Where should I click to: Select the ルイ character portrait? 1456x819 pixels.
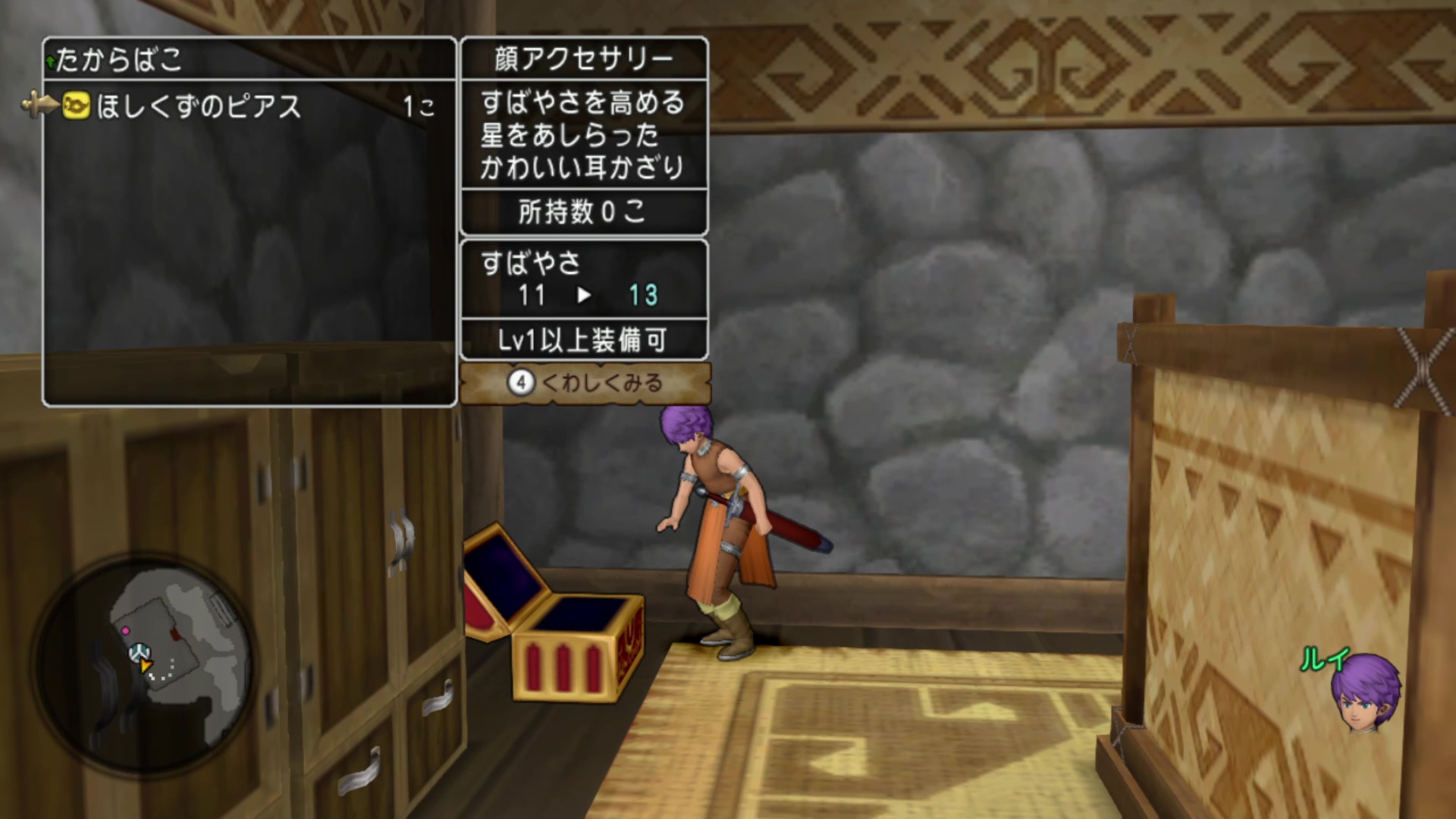click(1364, 692)
